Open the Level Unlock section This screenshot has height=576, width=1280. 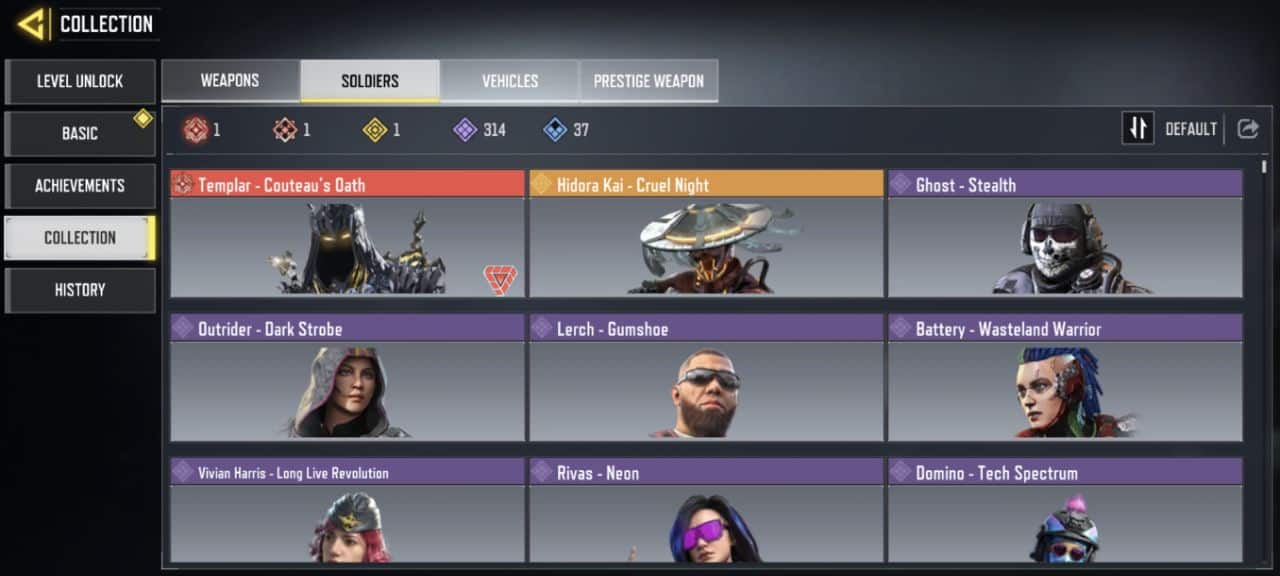(x=80, y=81)
